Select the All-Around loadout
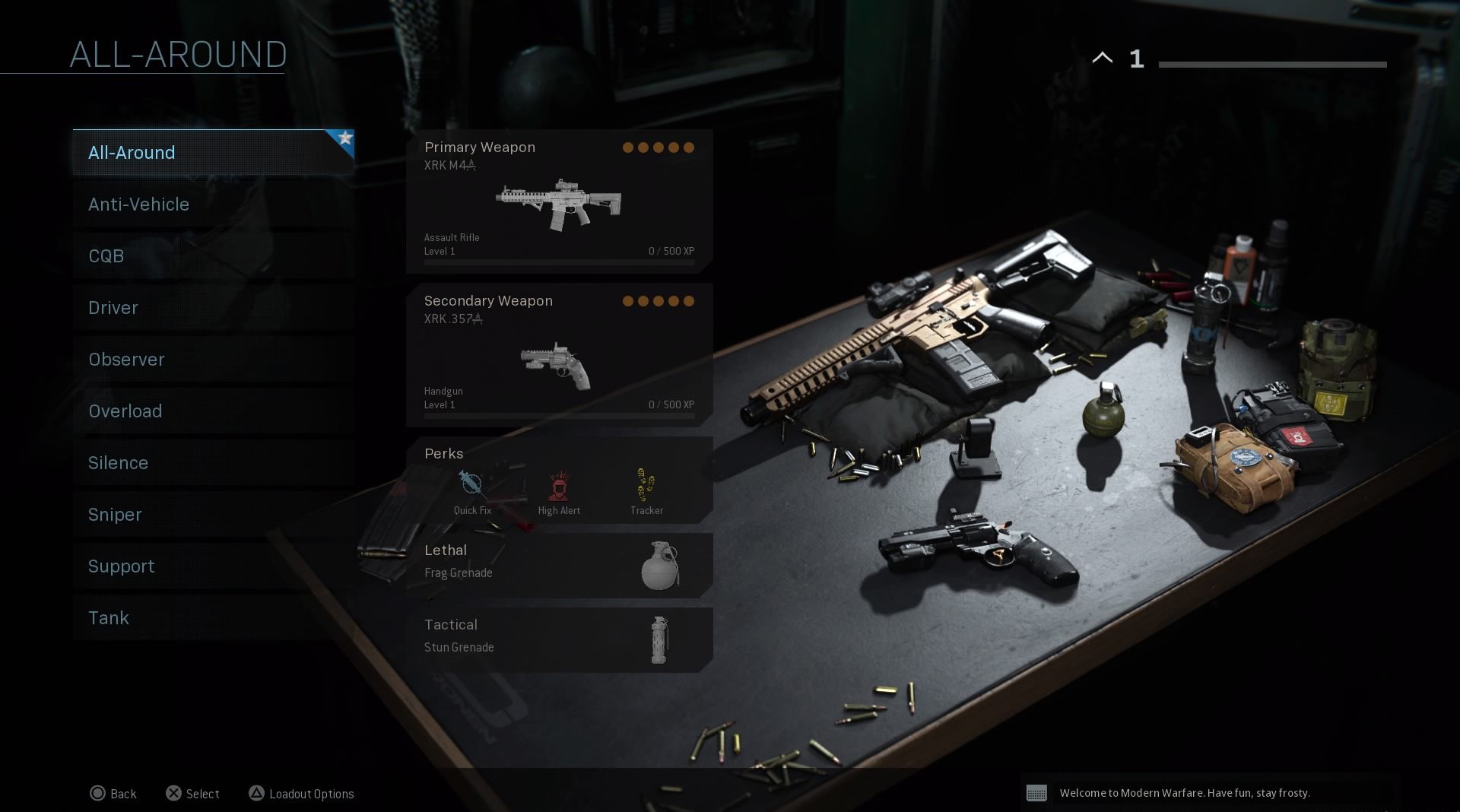1460x812 pixels. (213, 153)
